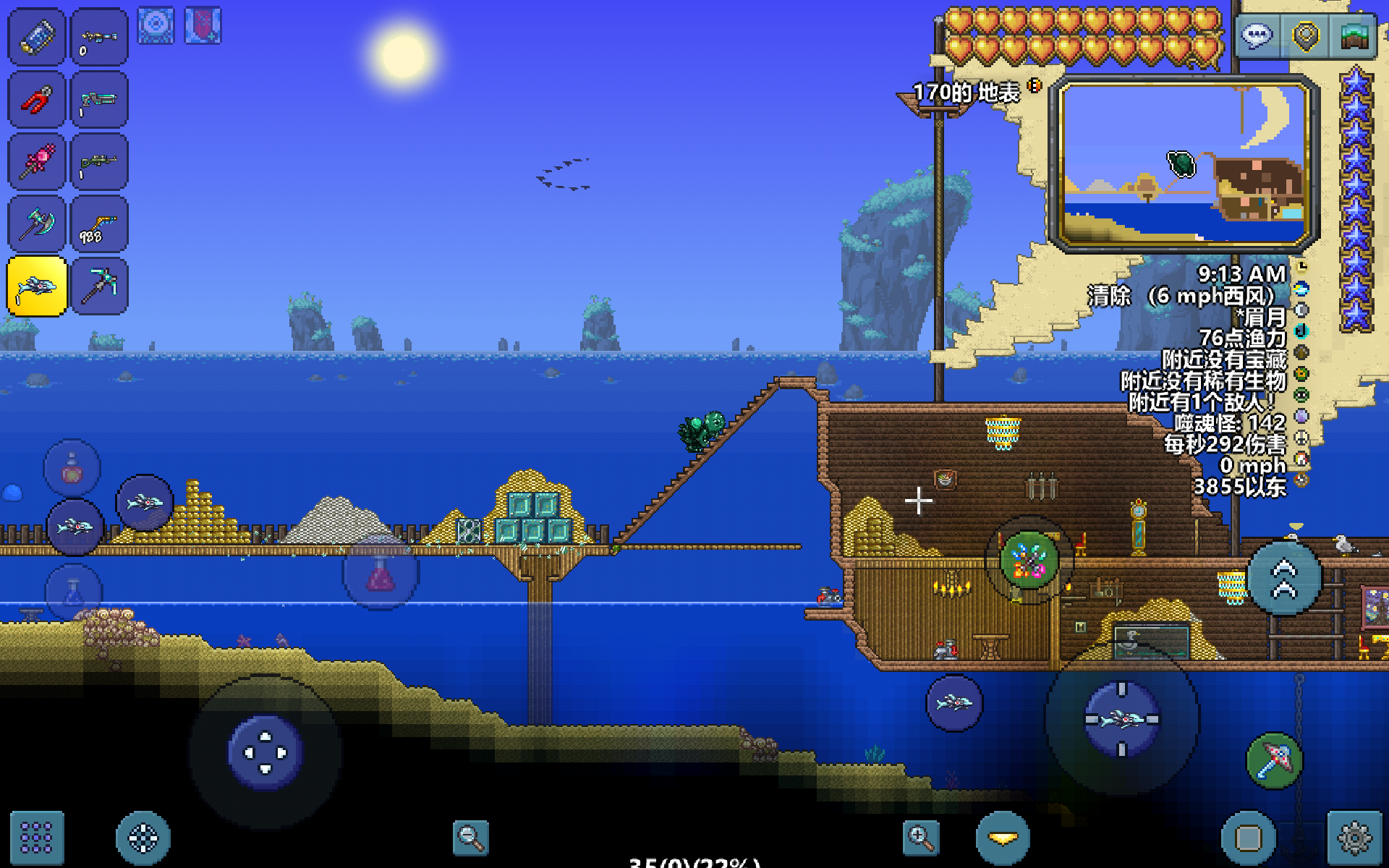Tap the yellow down-arrow button
The width and height of the screenshot is (1389, 868).
click(1003, 838)
